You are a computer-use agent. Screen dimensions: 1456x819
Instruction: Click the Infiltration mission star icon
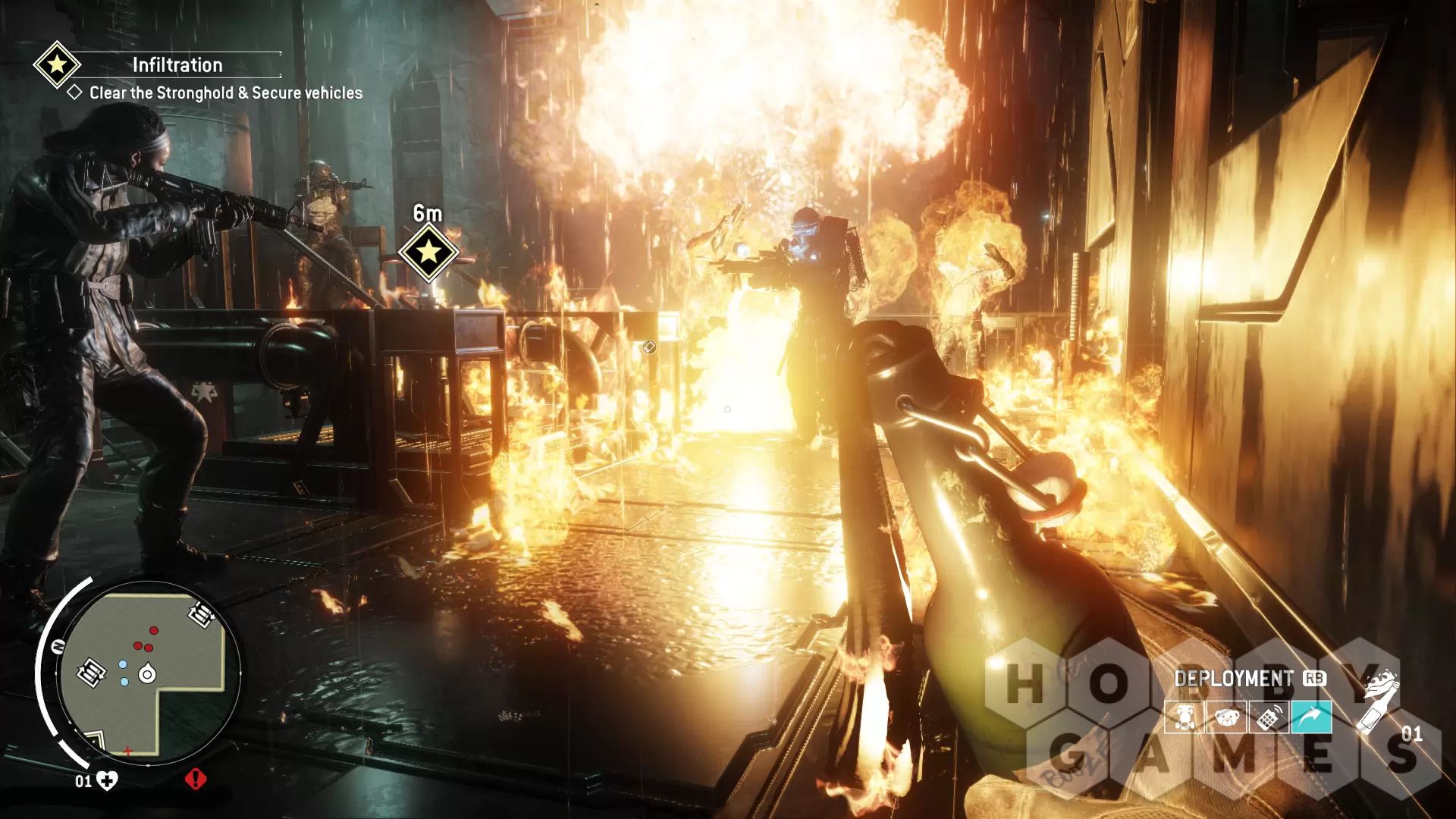[x=56, y=65]
